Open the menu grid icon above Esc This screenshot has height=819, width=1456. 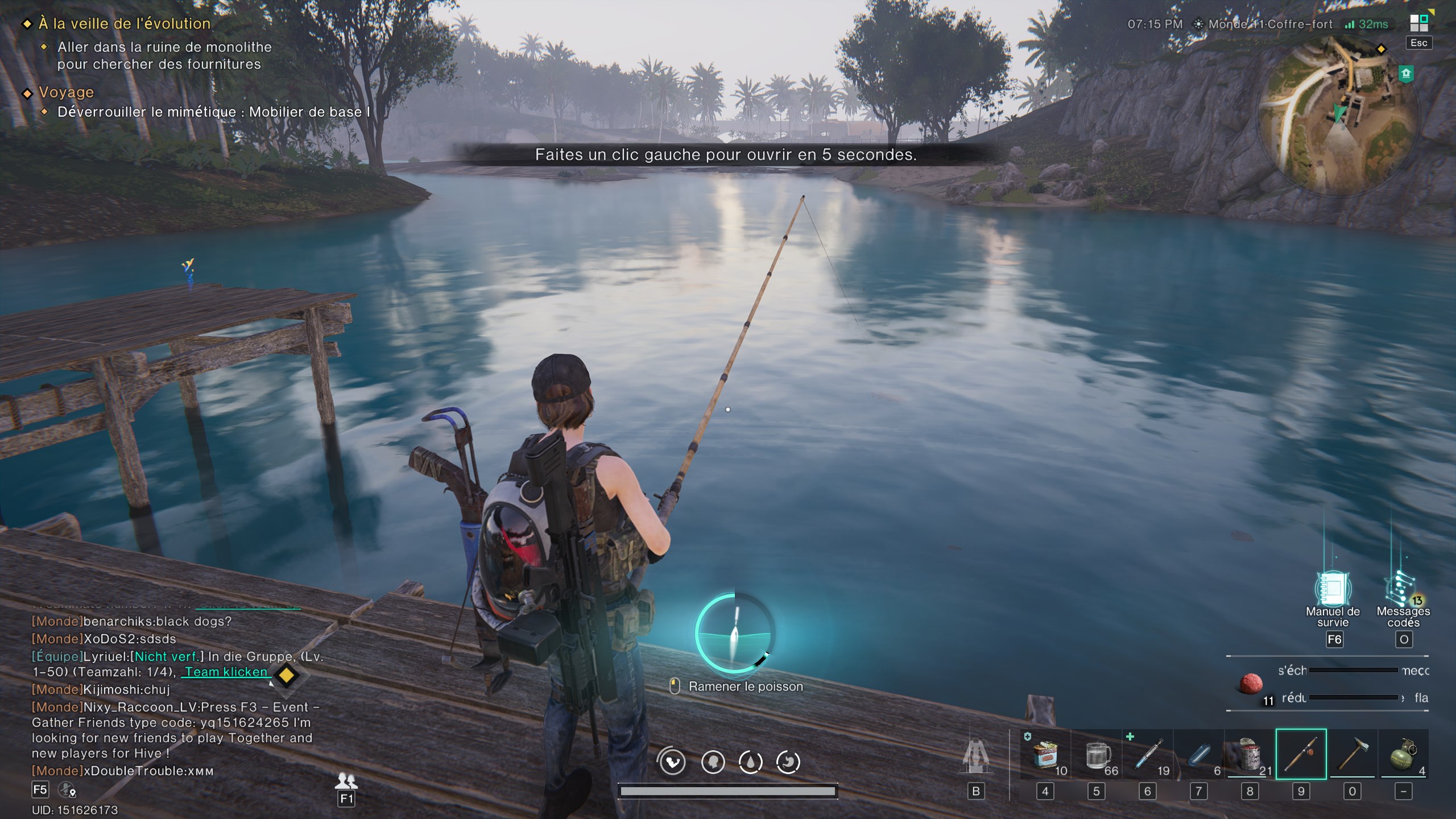click(x=1418, y=23)
